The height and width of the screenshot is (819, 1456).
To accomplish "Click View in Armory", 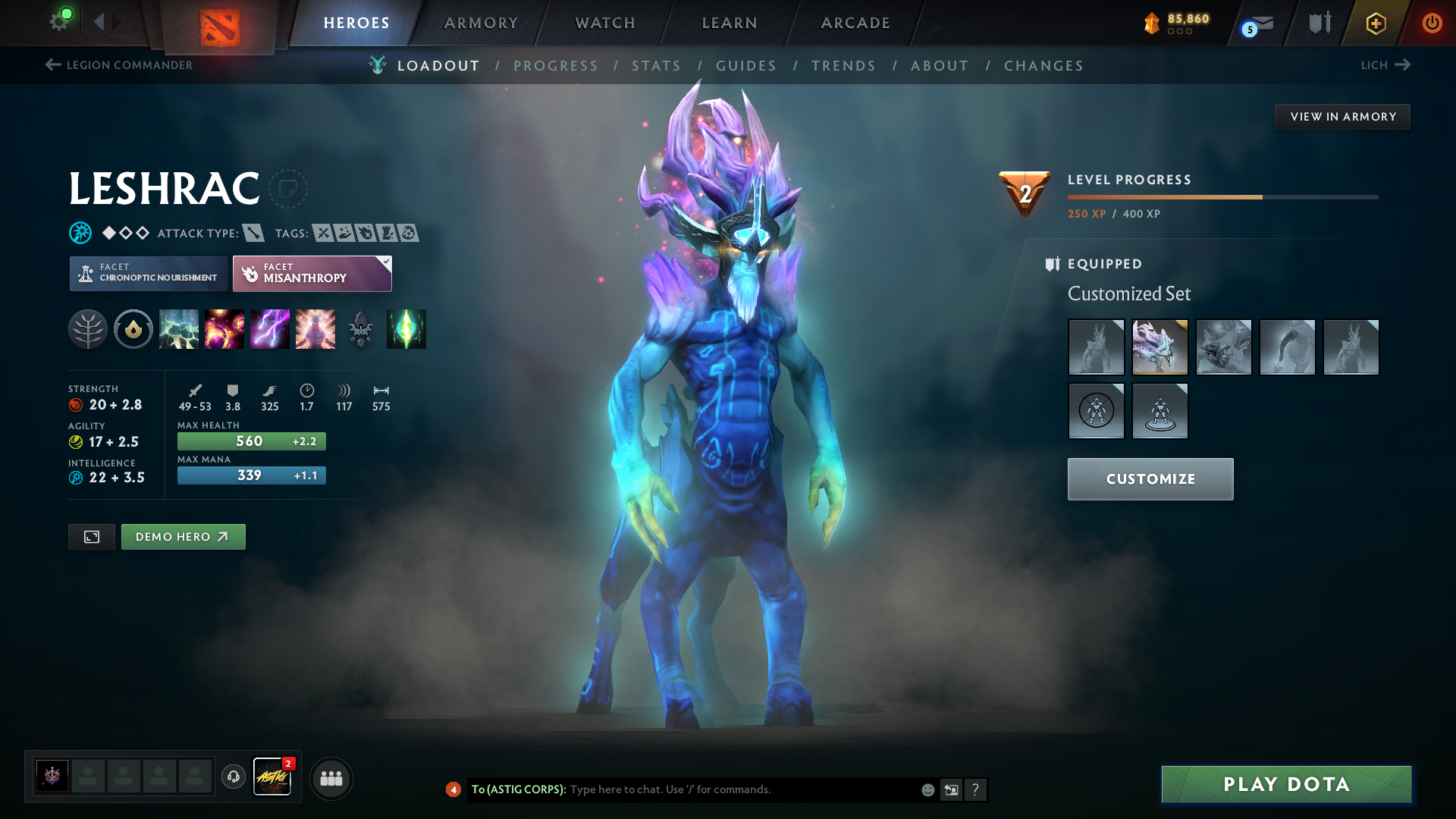I will tap(1342, 117).
